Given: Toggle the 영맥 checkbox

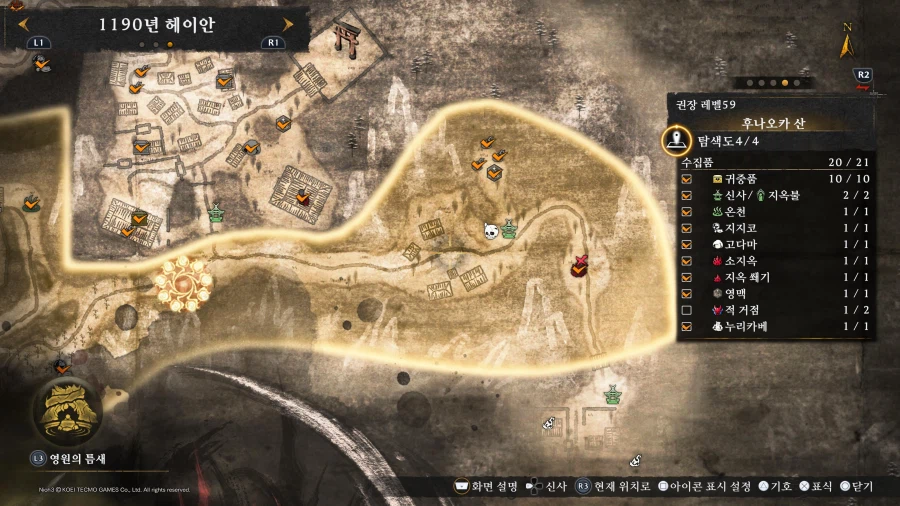Looking at the screenshot, I should click(686, 293).
